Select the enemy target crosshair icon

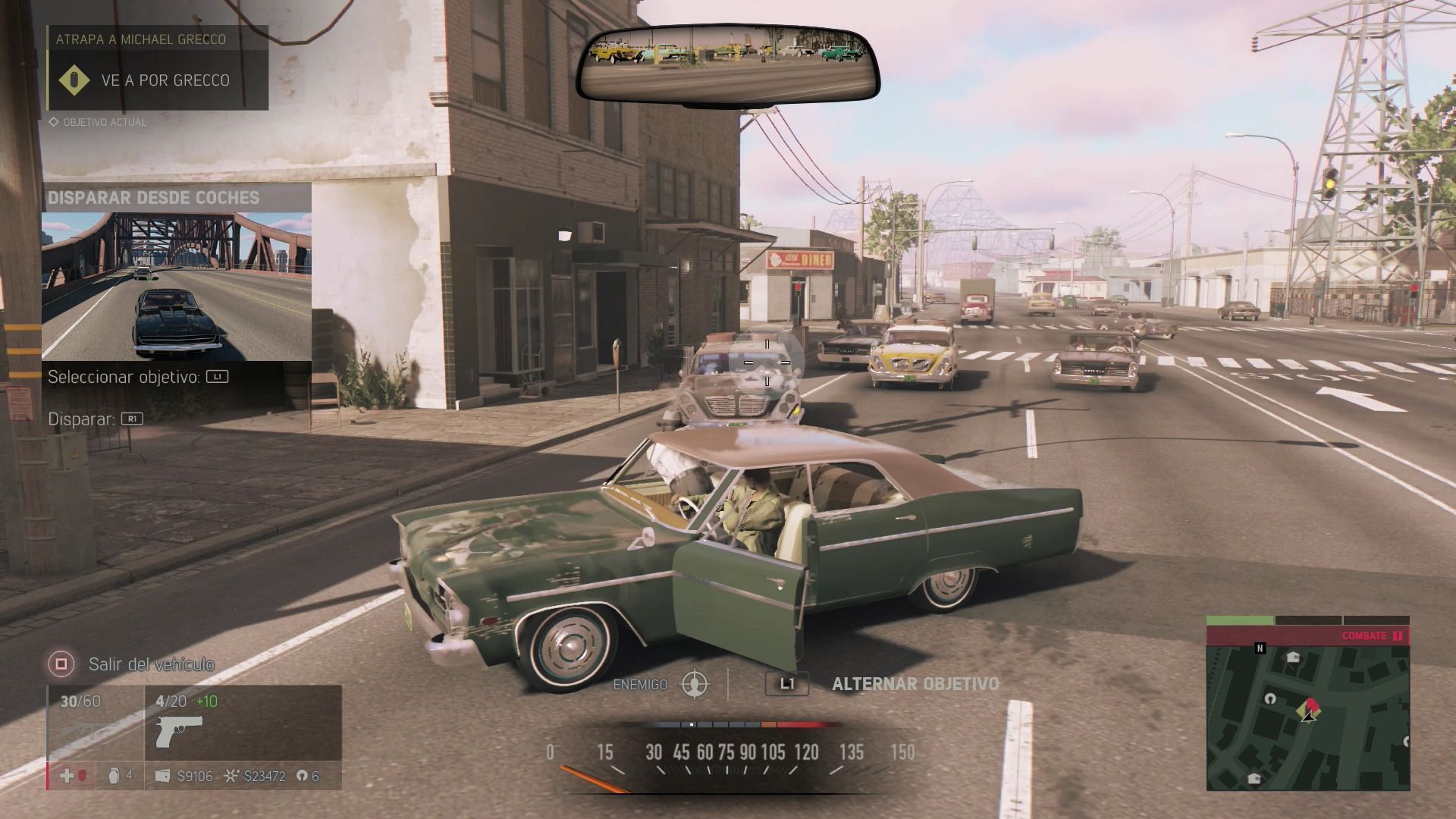coord(695,684)
